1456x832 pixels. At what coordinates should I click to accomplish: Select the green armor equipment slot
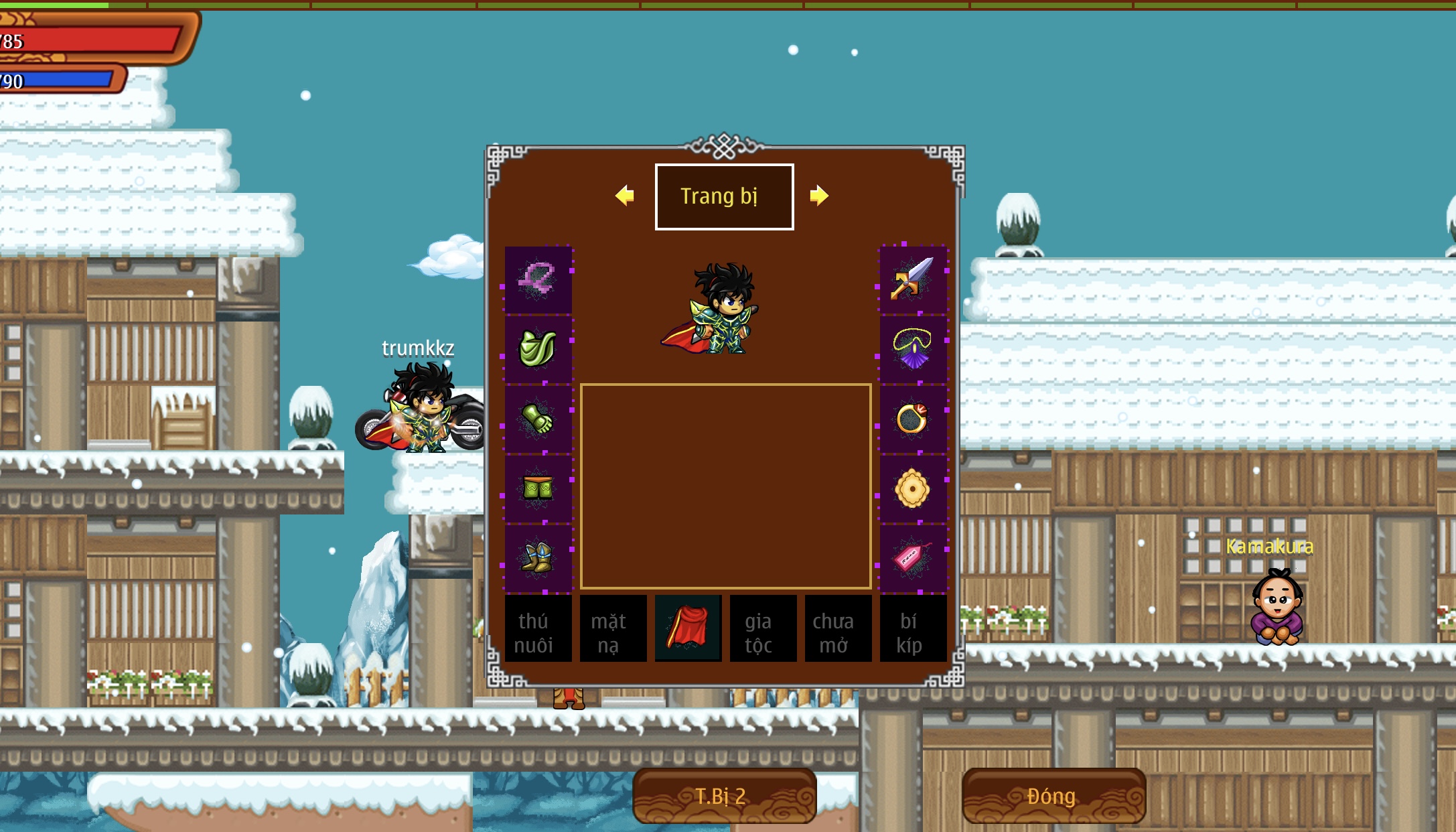point(538,348)
